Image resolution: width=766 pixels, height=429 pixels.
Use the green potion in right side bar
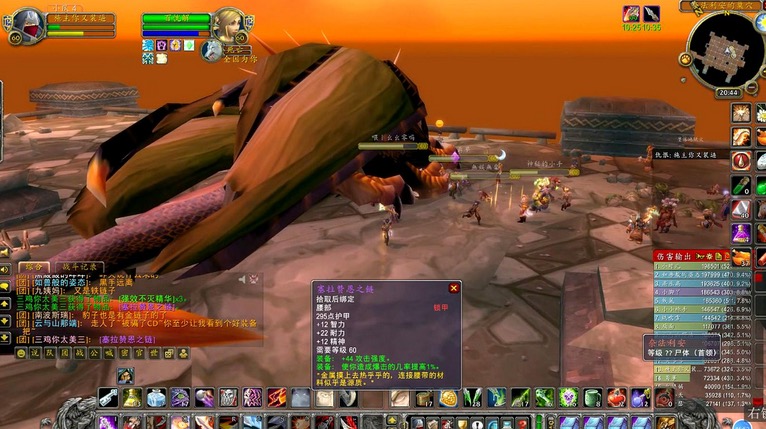(741, 185)
